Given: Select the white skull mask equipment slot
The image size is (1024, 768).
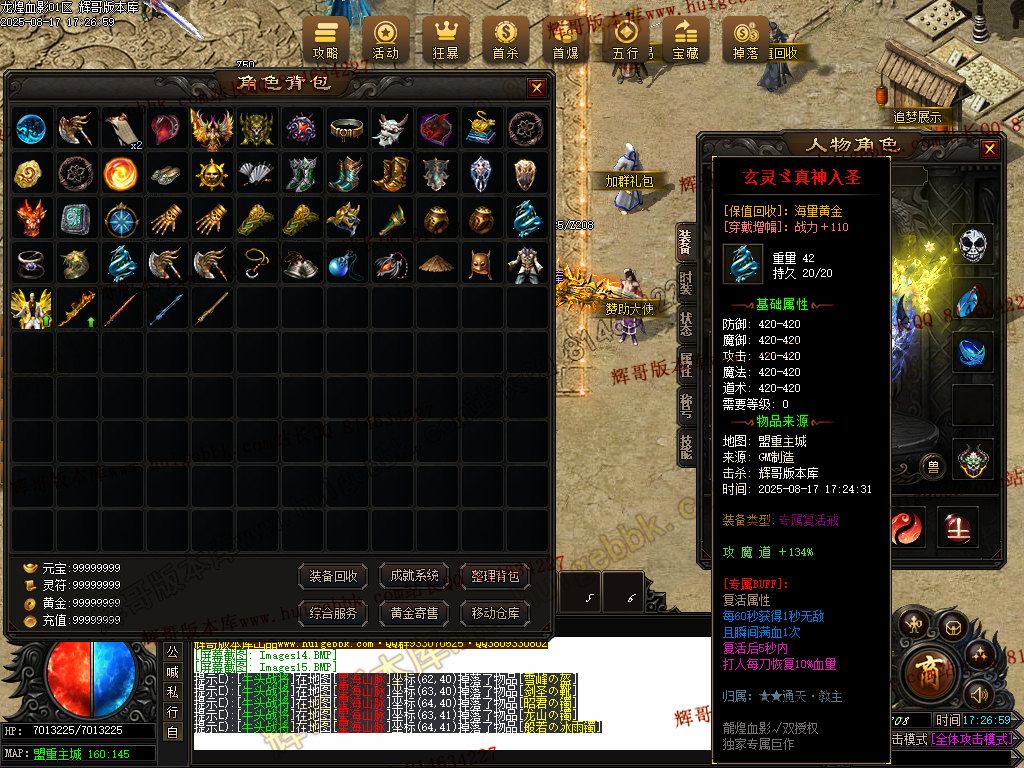Looking at the screenshot, I should tap(973, 244).
